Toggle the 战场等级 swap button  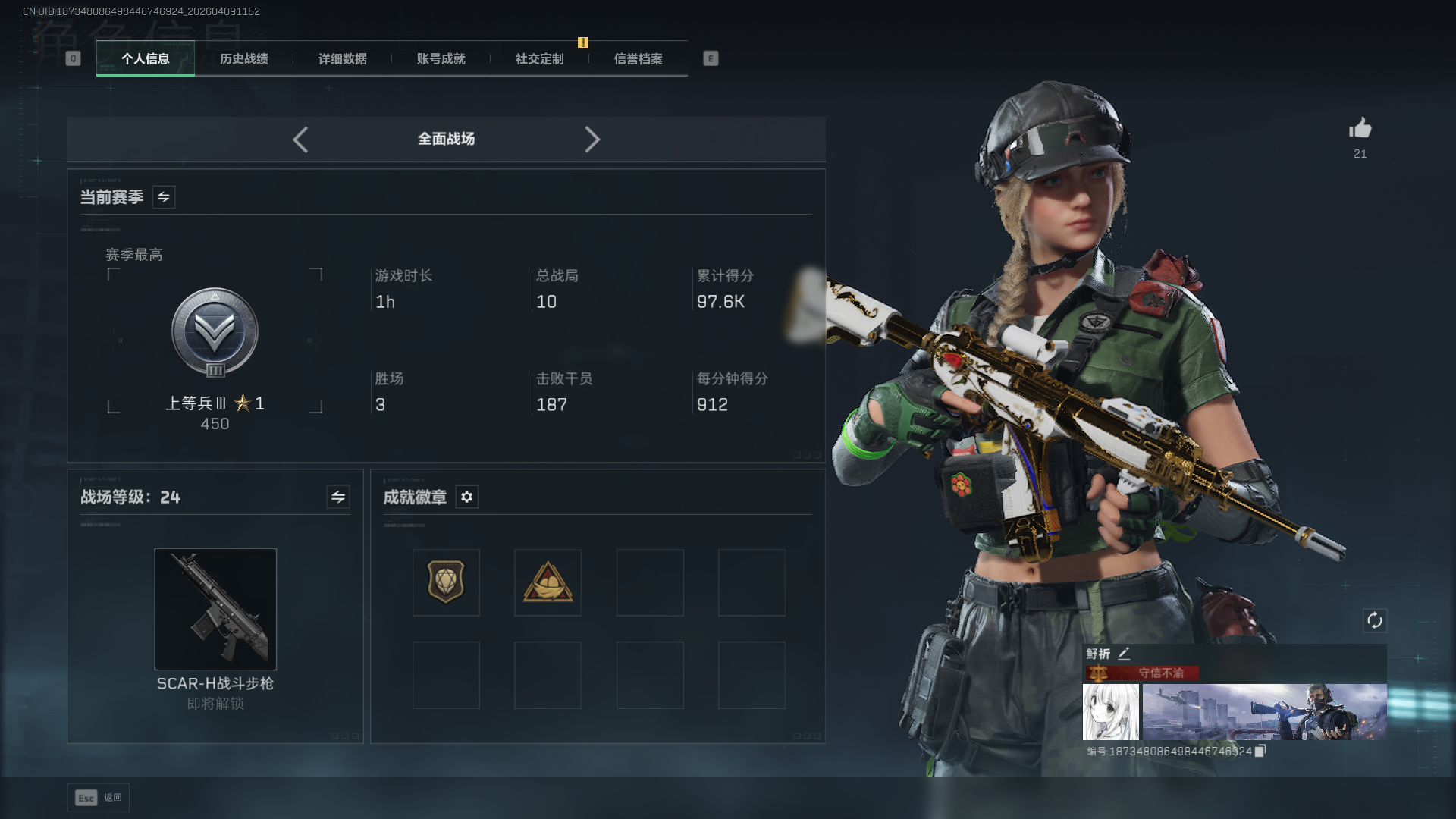click(338, 497)
